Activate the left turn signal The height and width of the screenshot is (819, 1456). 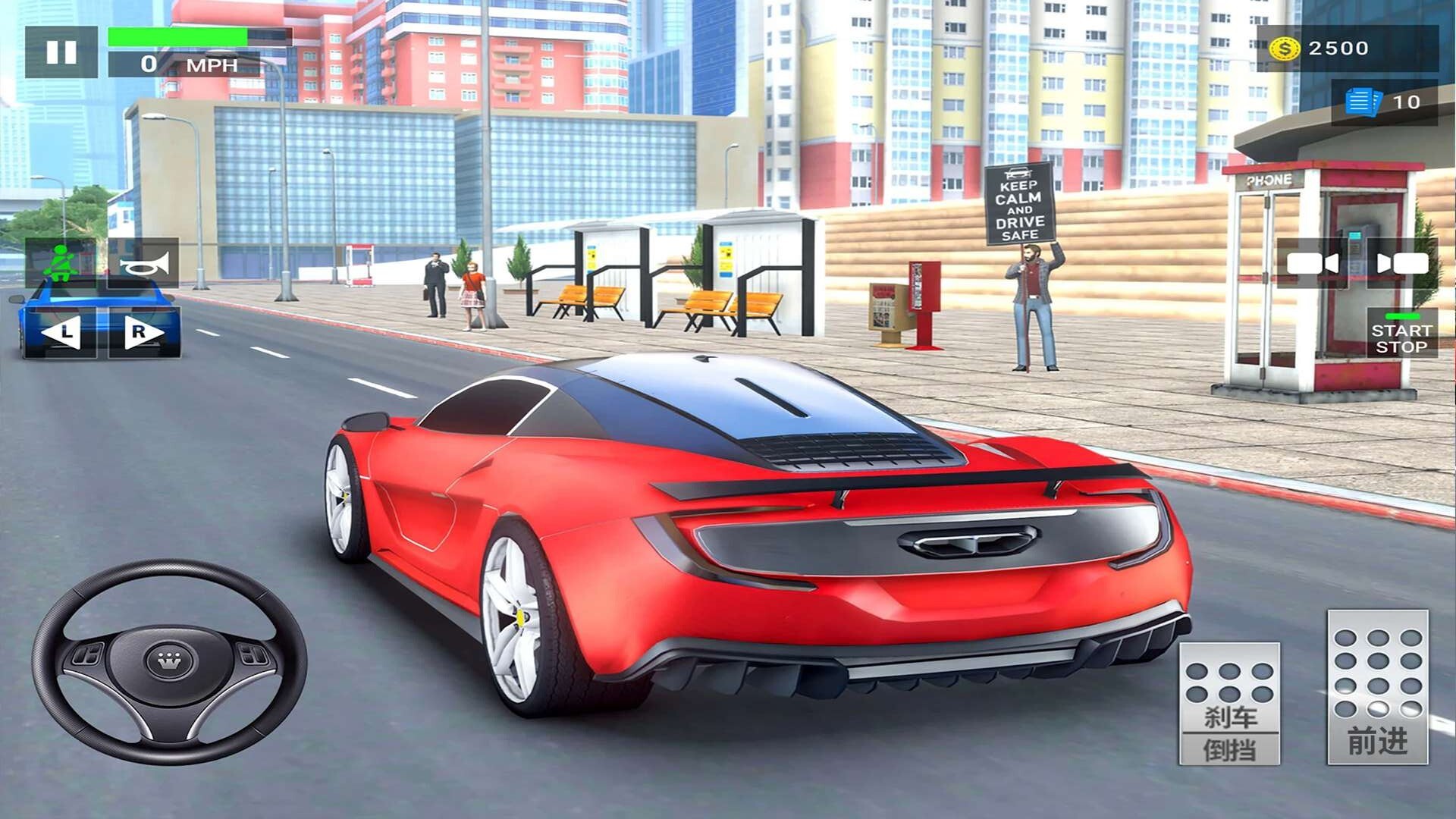(x=61, y=332)
